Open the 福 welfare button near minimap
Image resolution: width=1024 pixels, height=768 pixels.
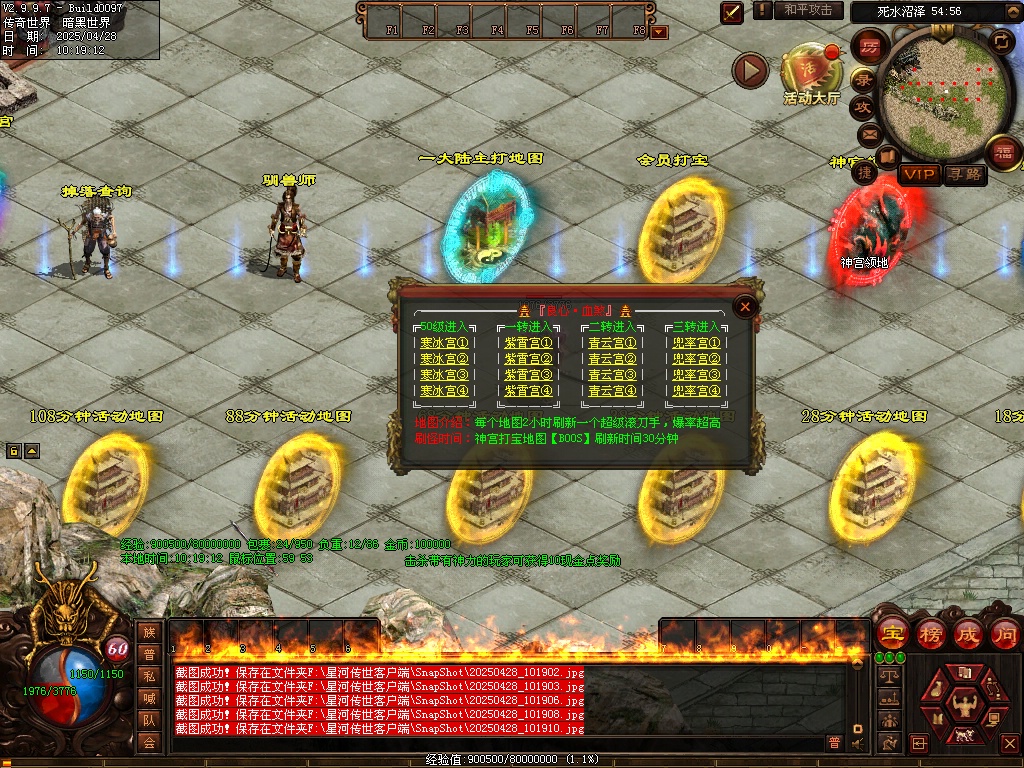(x=1003, y=152)
